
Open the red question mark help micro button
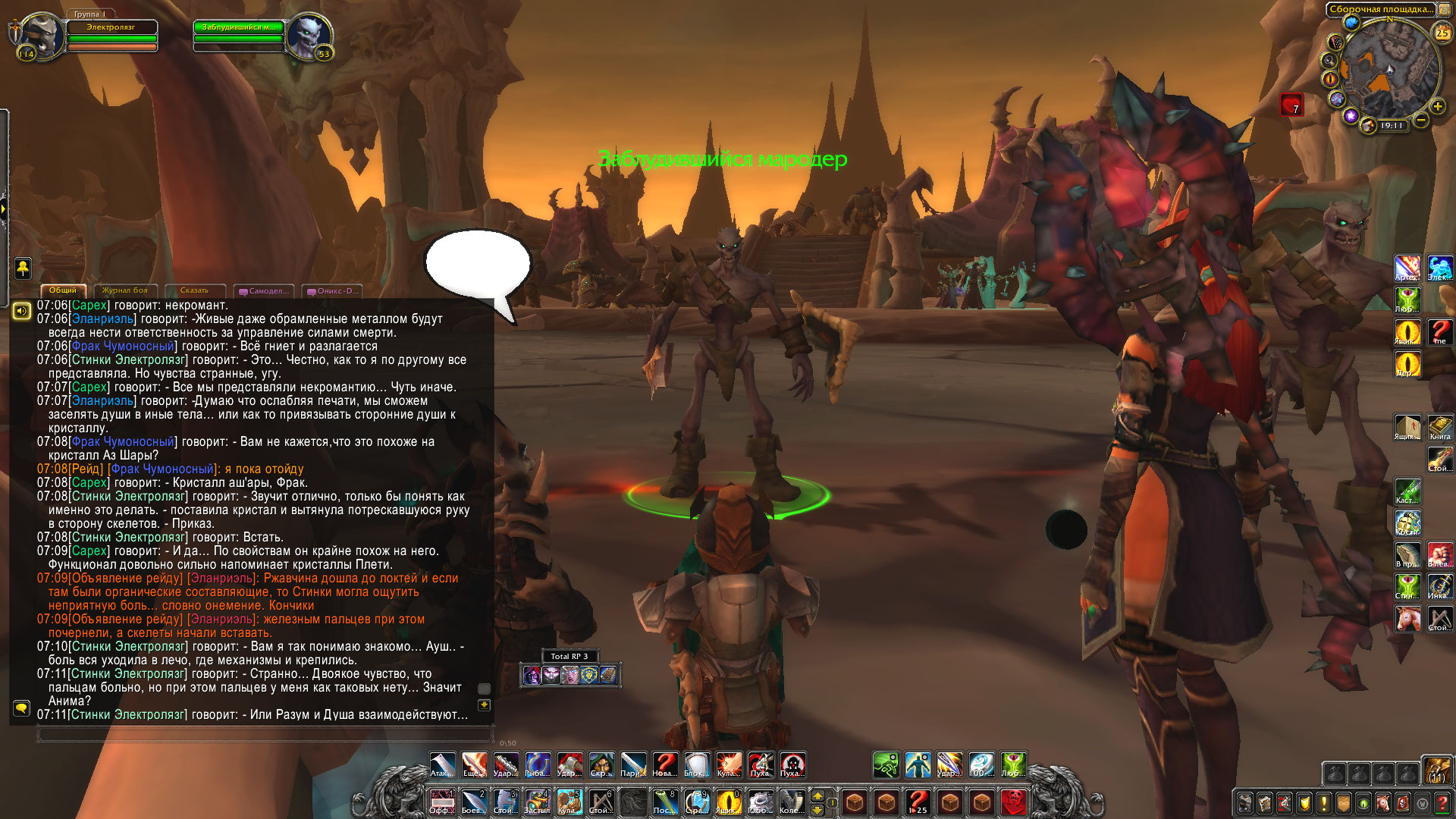point(1442,803)
